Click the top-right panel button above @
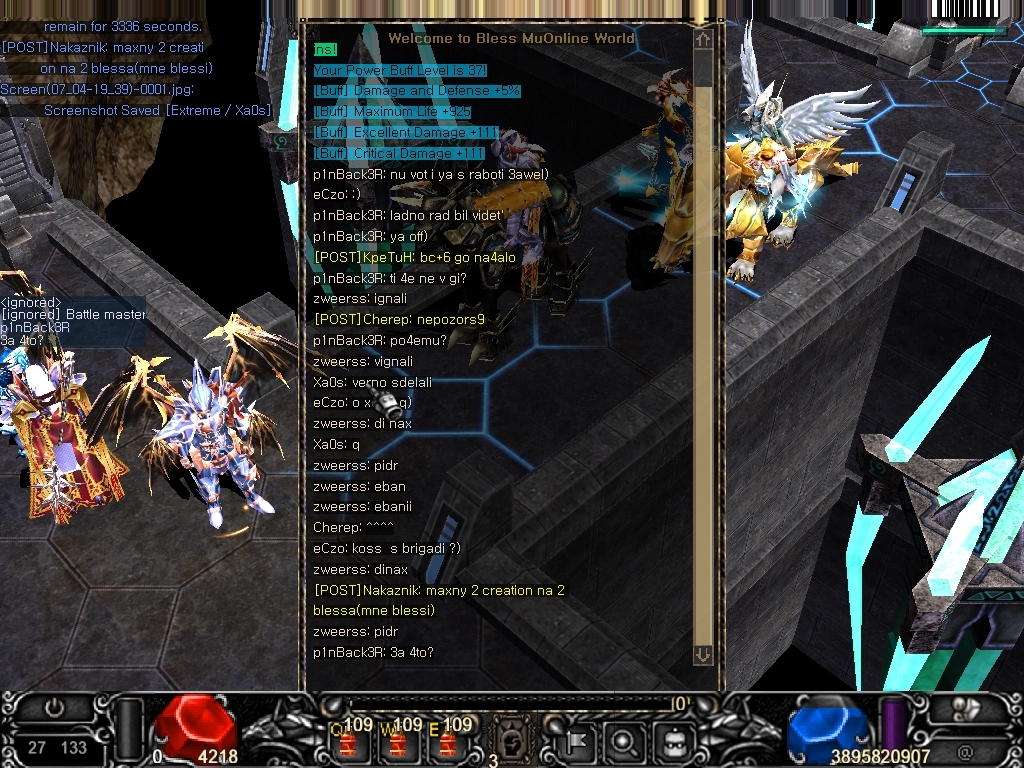The width and height of the screenshot is (1024, 768). point(964,708)
